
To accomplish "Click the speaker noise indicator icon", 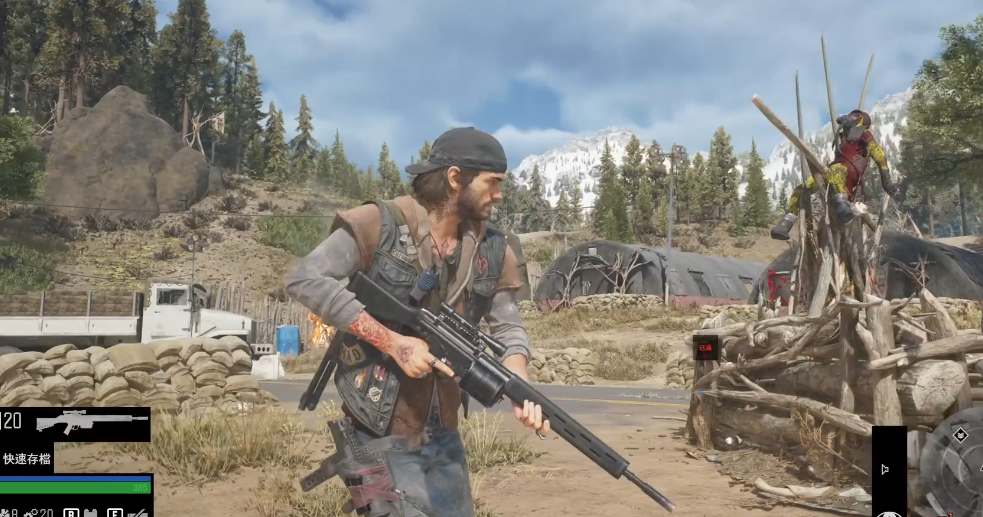I will (884, 469).
